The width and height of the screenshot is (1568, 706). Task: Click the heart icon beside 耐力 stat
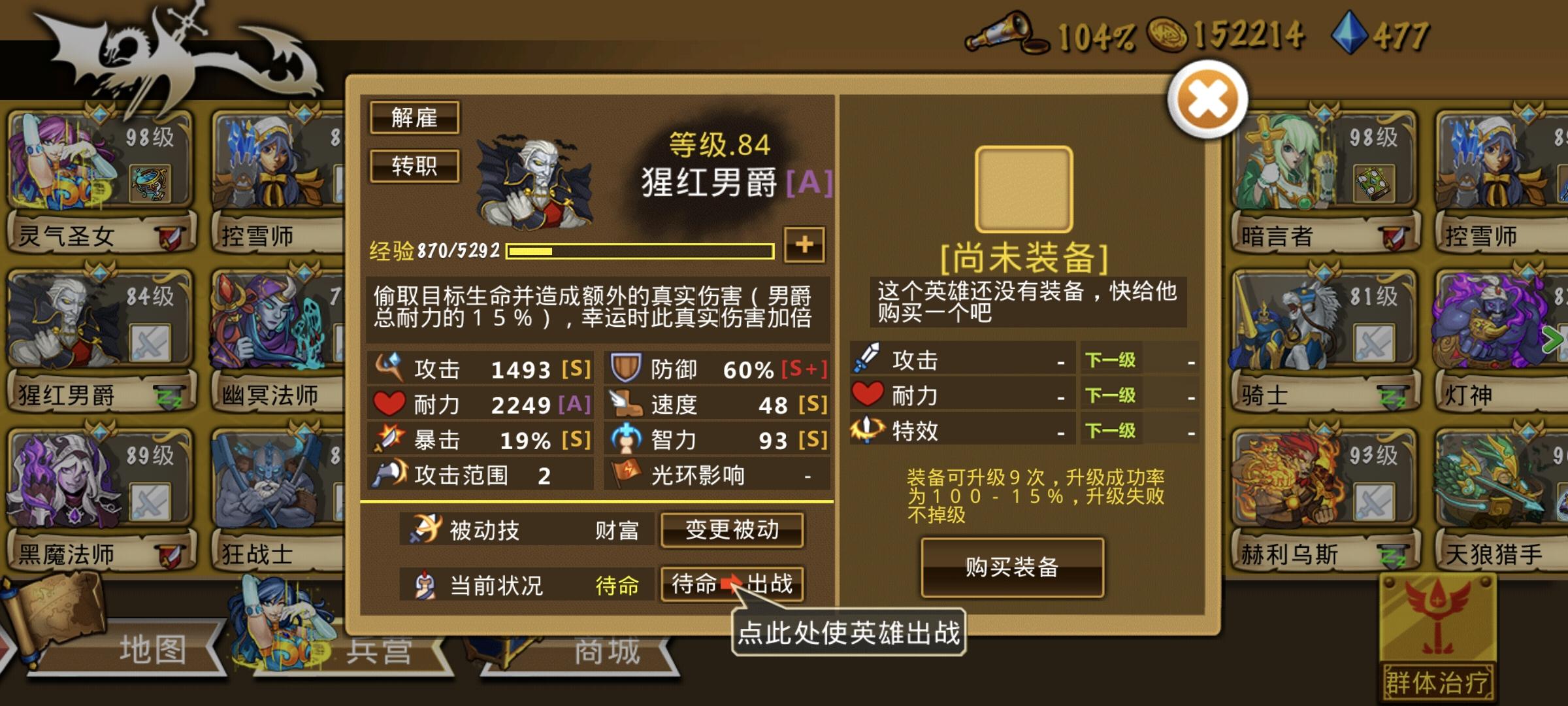coord(388,405)
